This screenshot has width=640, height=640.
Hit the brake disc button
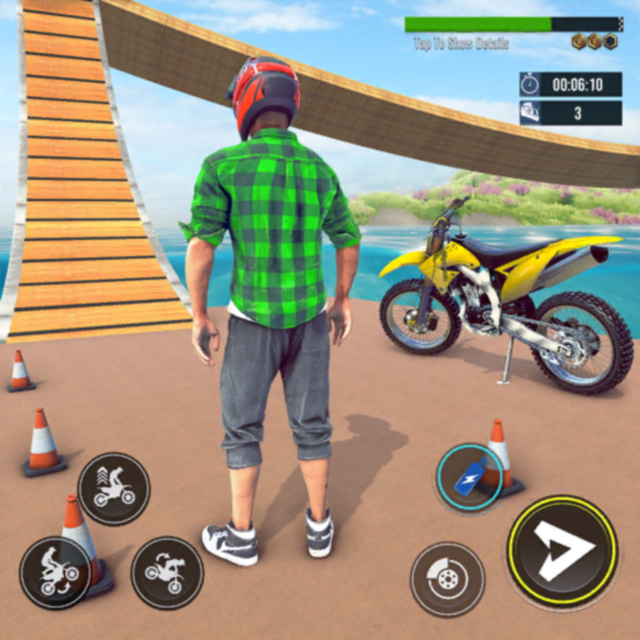pos(447,579)
